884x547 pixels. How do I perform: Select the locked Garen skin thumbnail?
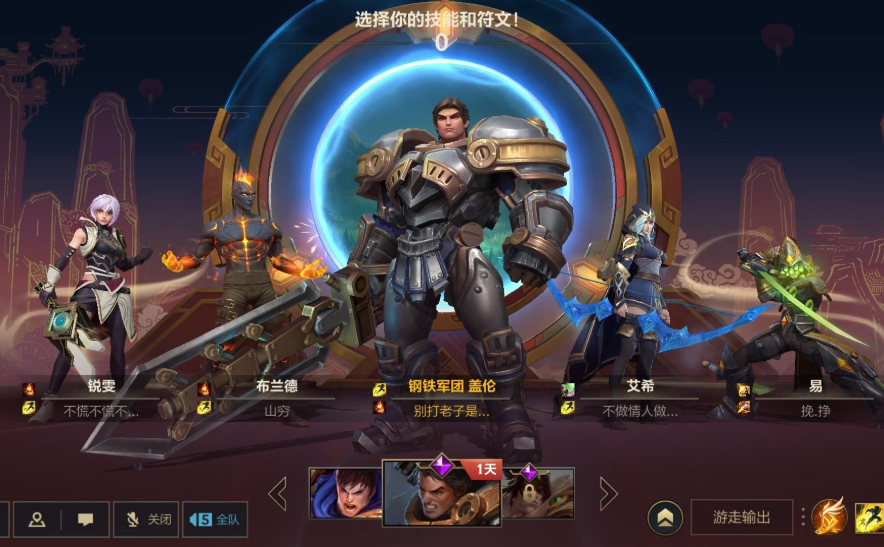538,493
